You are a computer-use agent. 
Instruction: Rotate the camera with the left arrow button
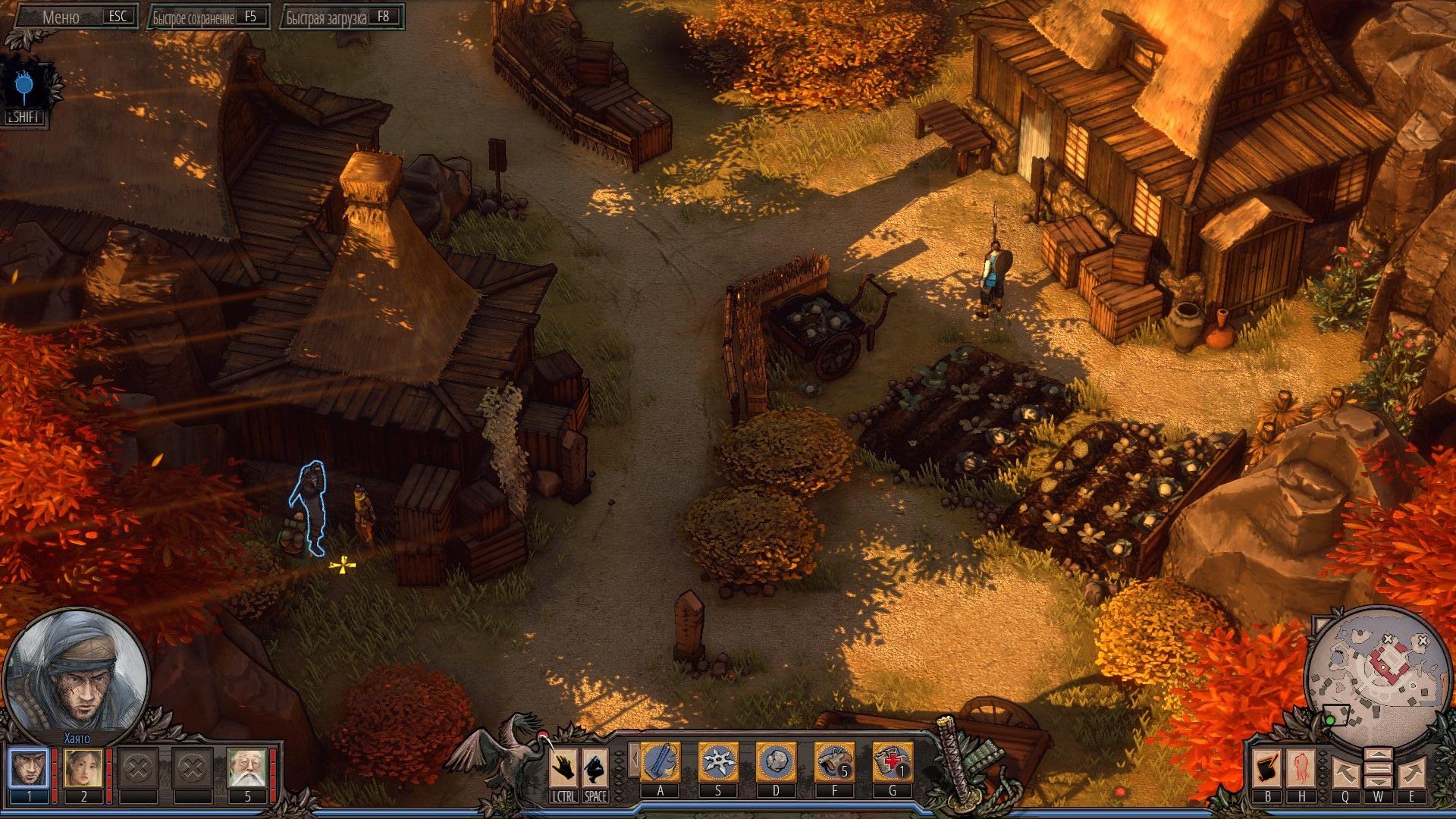click(1345, 773)
